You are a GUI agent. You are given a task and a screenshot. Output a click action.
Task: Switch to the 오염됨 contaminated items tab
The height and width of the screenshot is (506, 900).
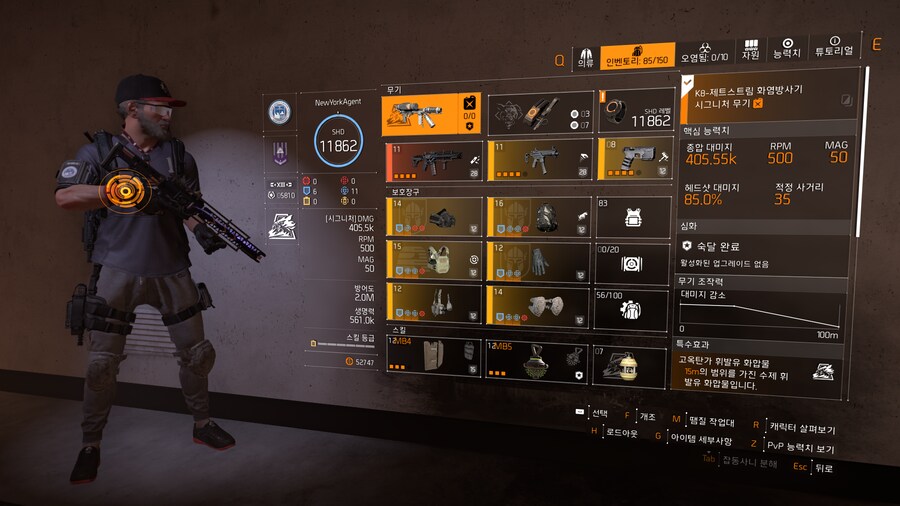pyautogui.click(x=705, y=54)
